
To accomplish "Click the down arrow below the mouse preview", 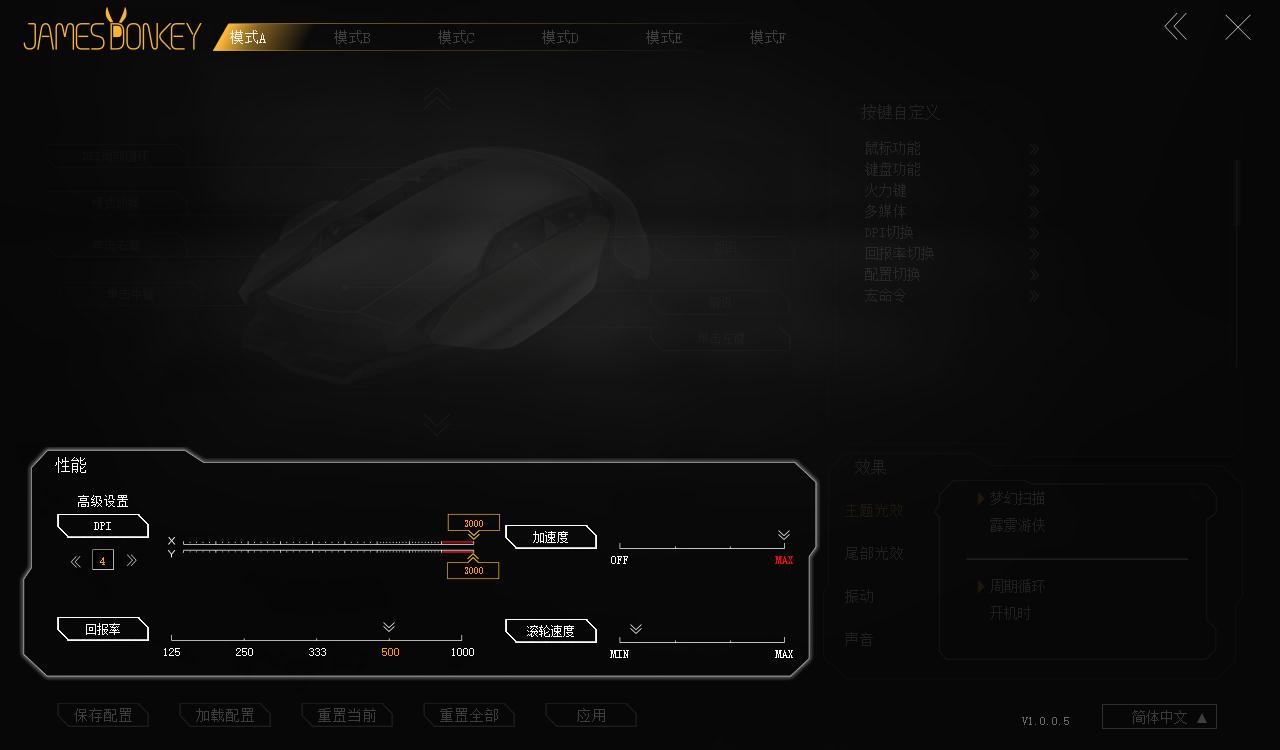I will [x=436, y=424].
